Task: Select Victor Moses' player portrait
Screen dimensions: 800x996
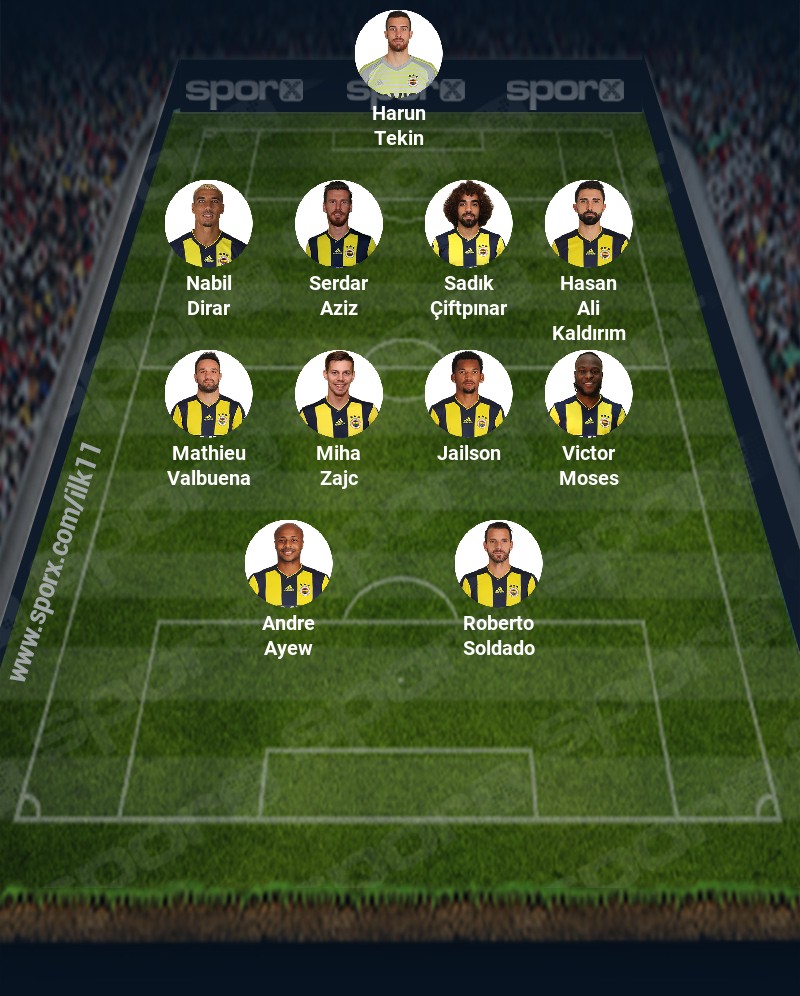Action: [x=589, y=394]
